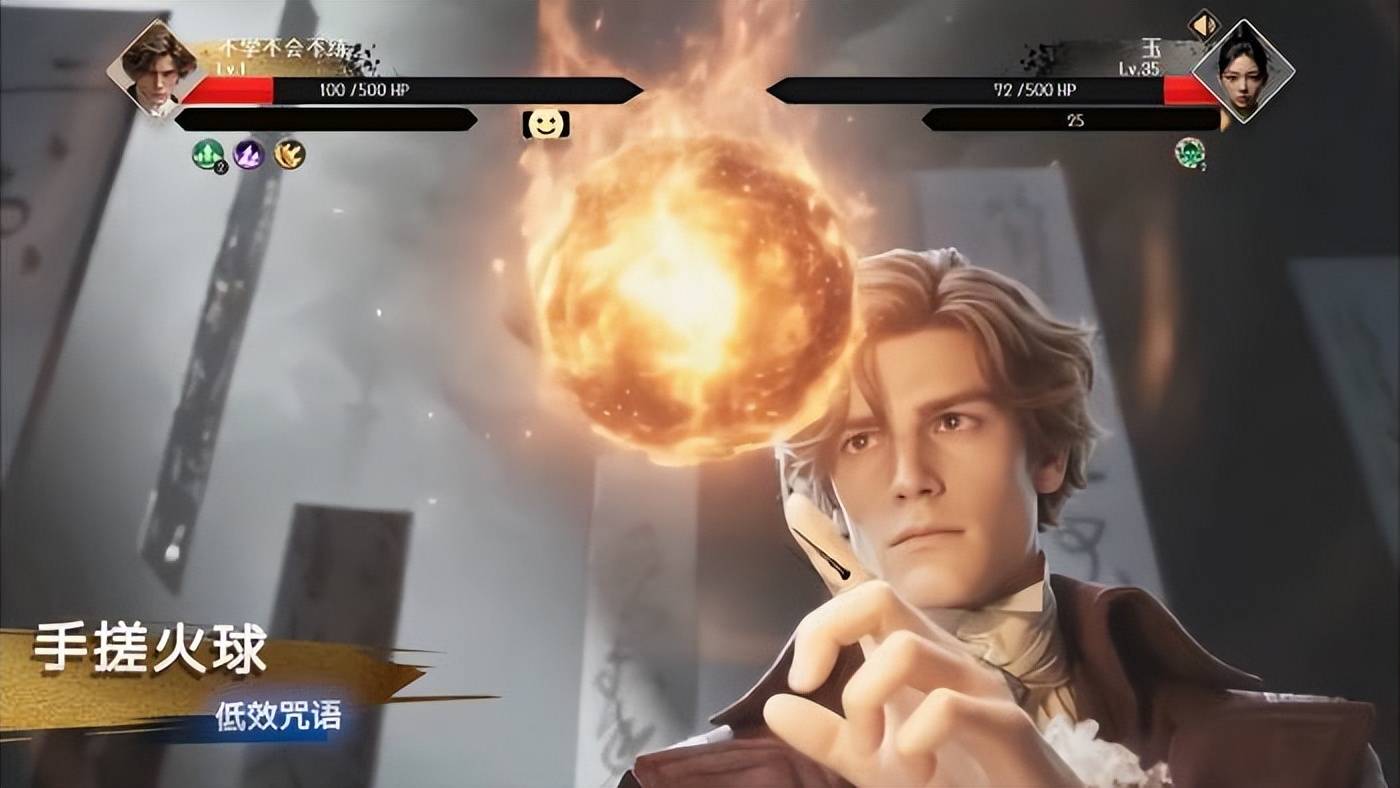
Task: Click the smiley face emote icon
Action: [546, 125]
